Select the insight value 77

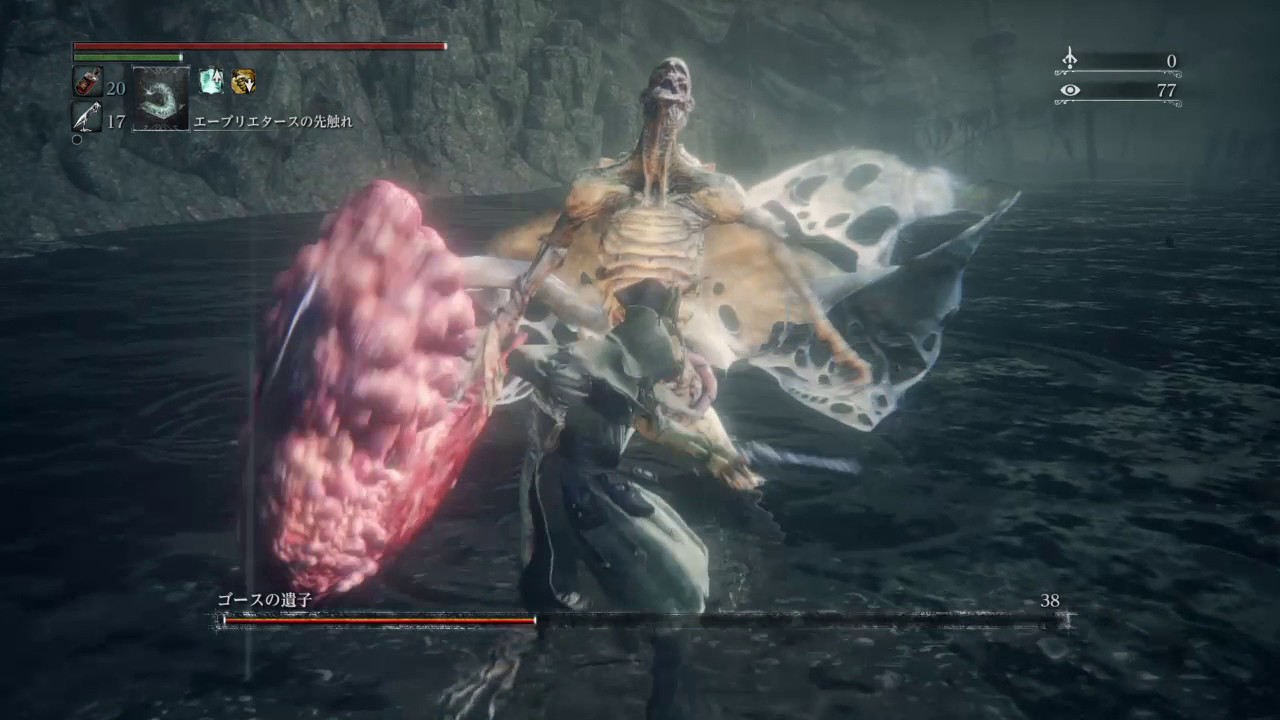point(1168,90)
